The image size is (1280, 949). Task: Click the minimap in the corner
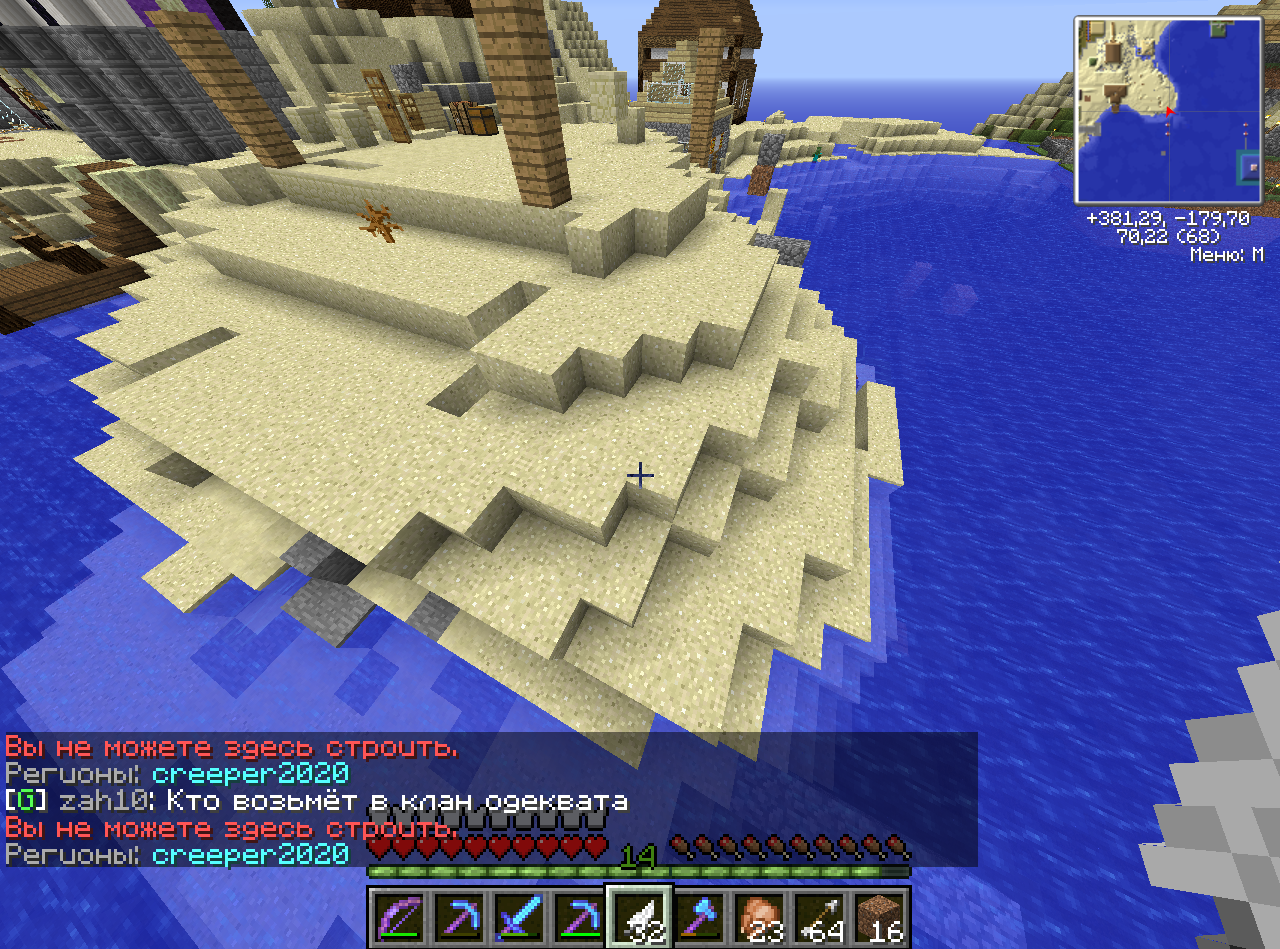[x=1168, y=110]
